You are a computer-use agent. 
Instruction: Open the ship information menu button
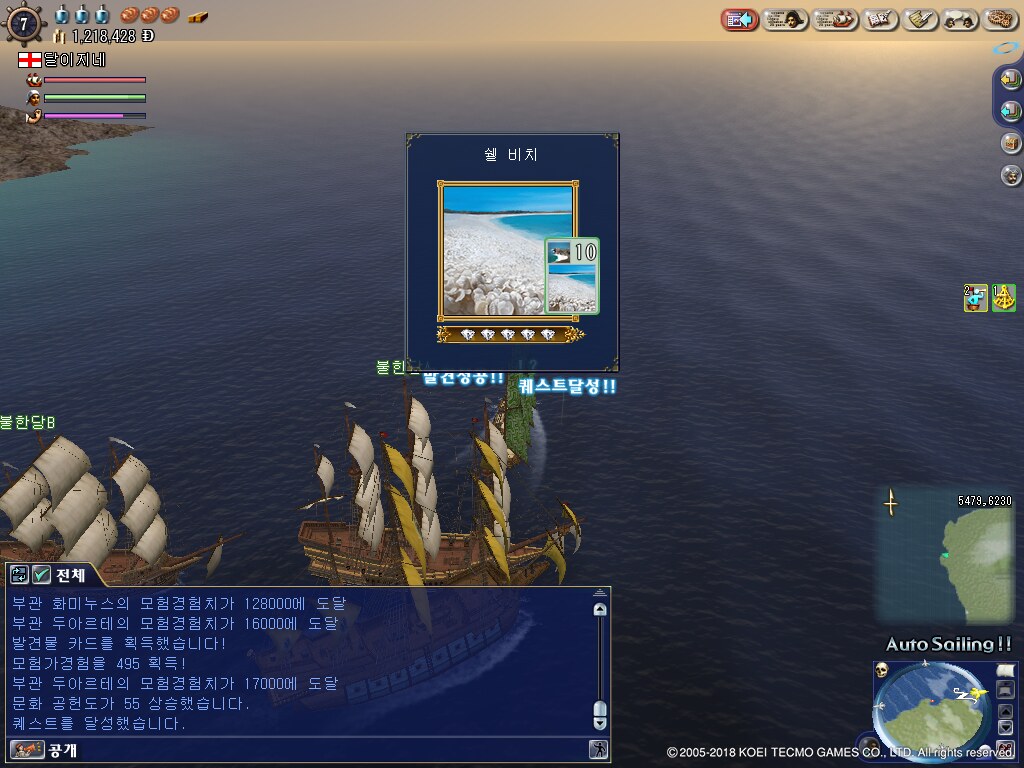(835, 19)
